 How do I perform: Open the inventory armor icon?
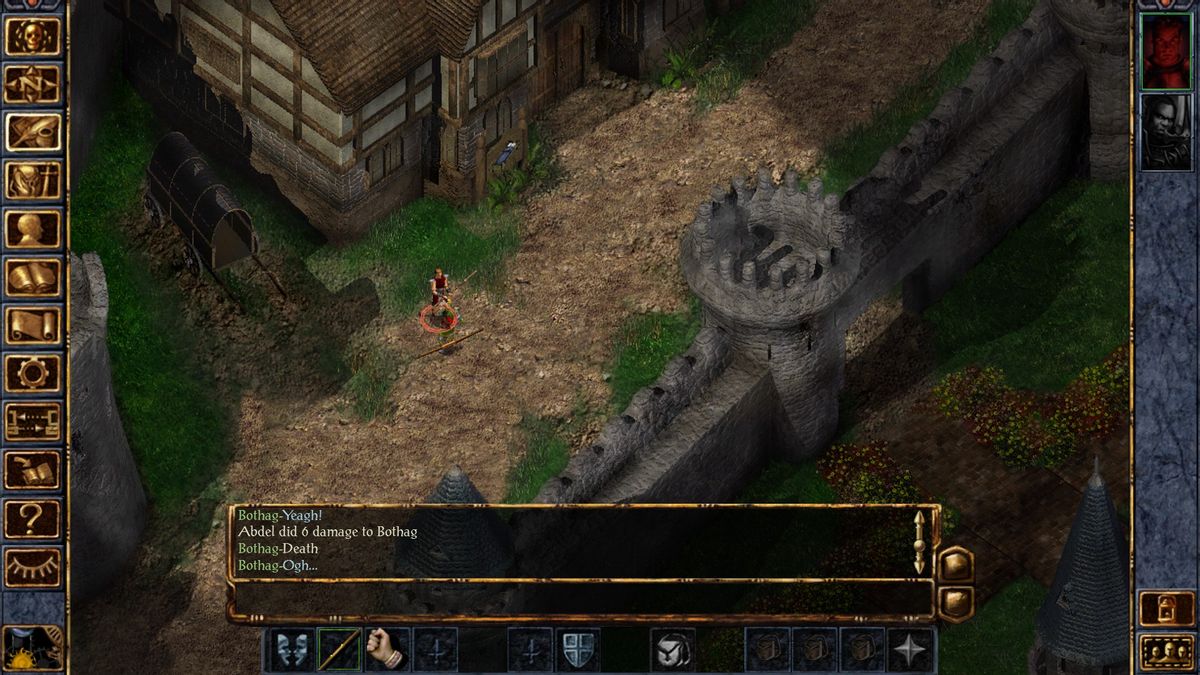coord(33,181)
